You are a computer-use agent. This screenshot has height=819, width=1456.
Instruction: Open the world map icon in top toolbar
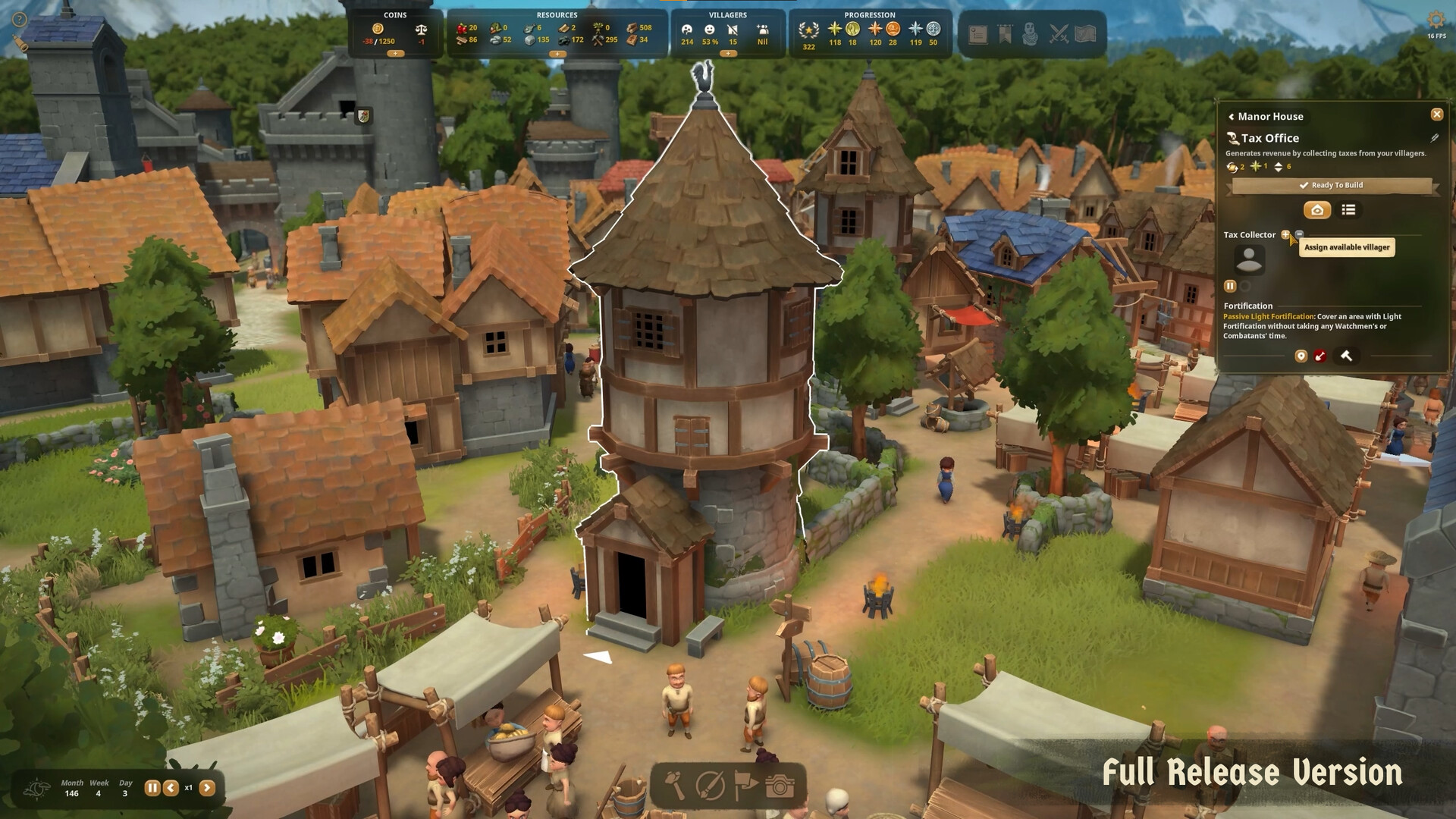[1087, 32]
